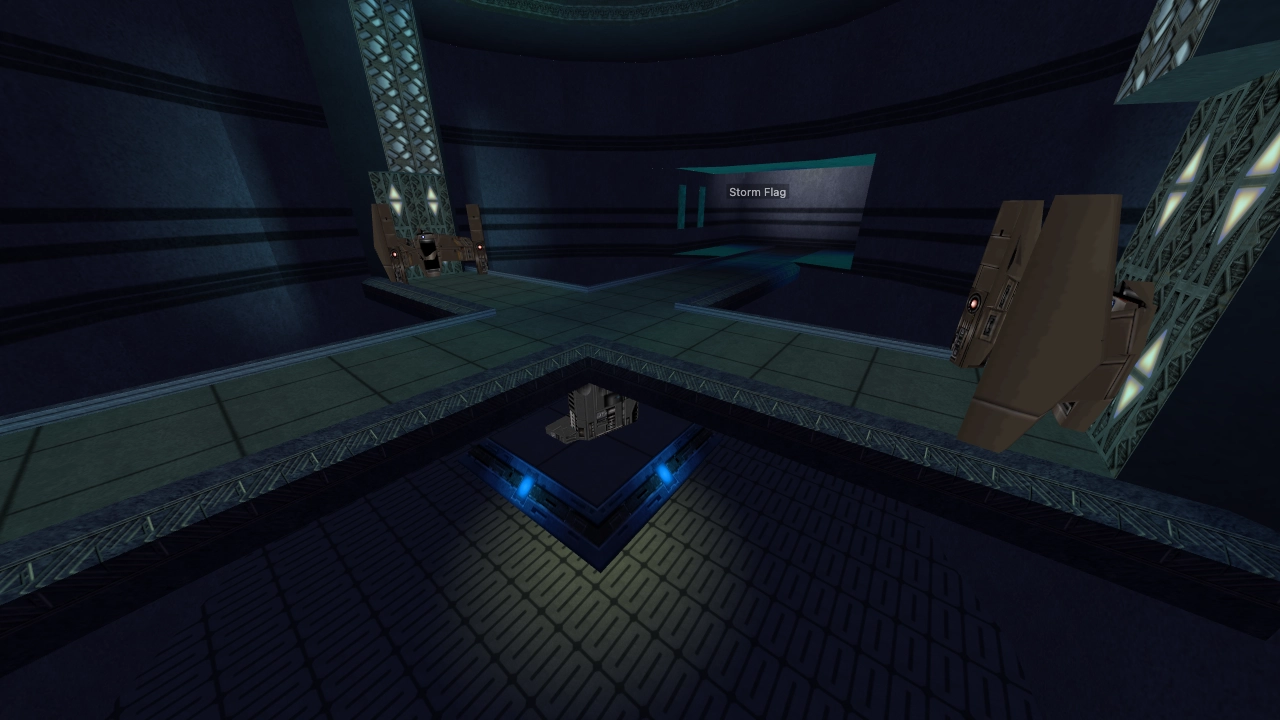Toggle the right blue glow on the lower platform
The width and height of the screenshot is (1280, 720).
tap(663, 473)
